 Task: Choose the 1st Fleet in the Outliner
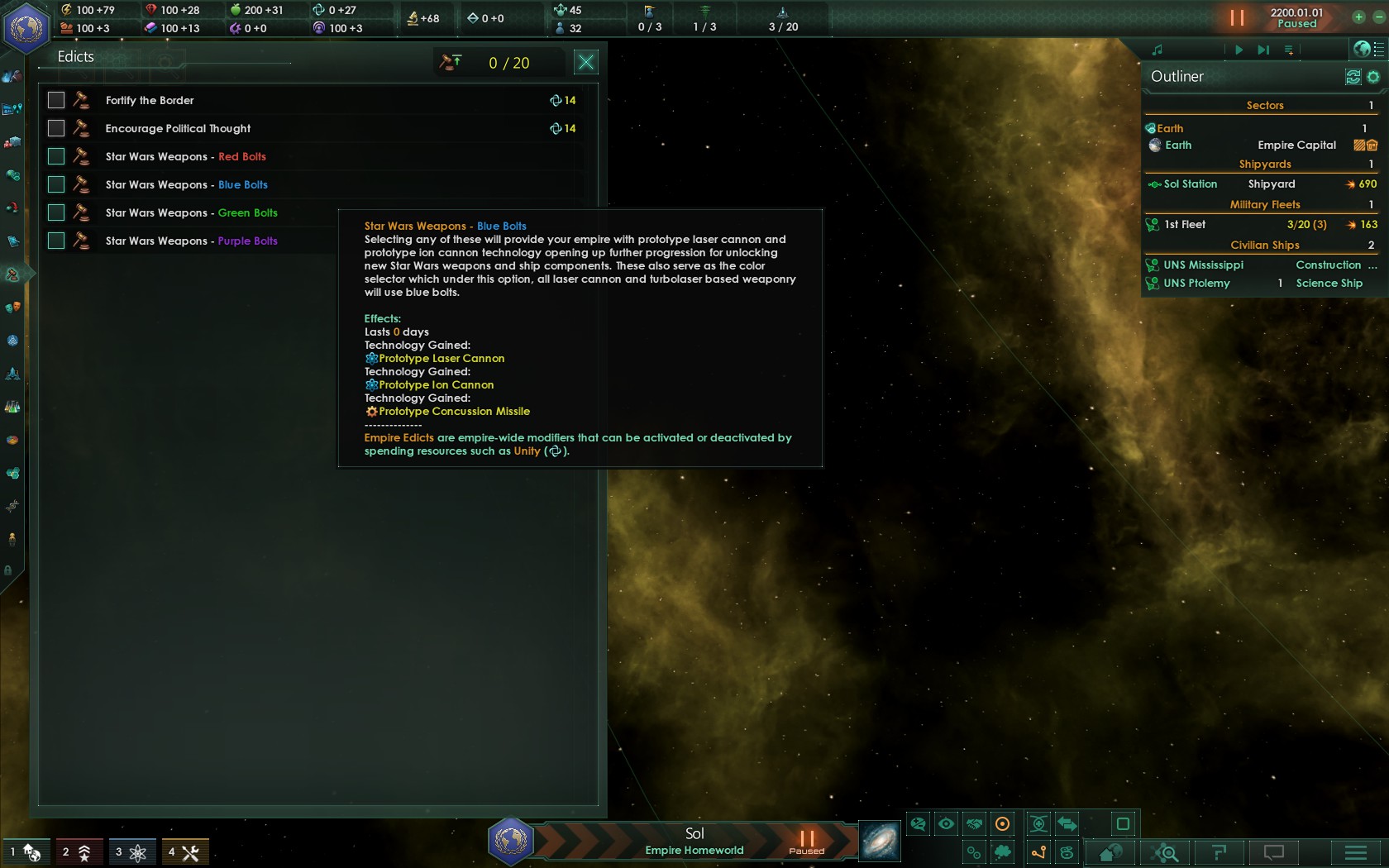pyautogui.click(x=1185, y=225)
